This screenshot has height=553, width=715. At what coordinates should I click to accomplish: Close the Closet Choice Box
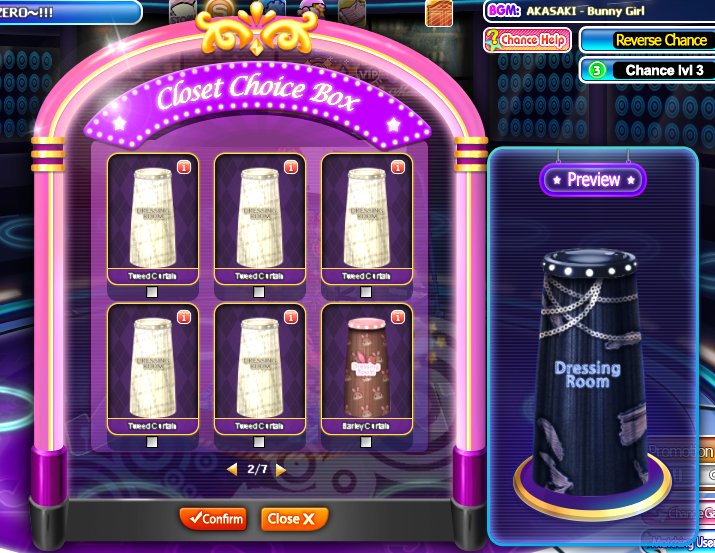click(x=294, y=519)
